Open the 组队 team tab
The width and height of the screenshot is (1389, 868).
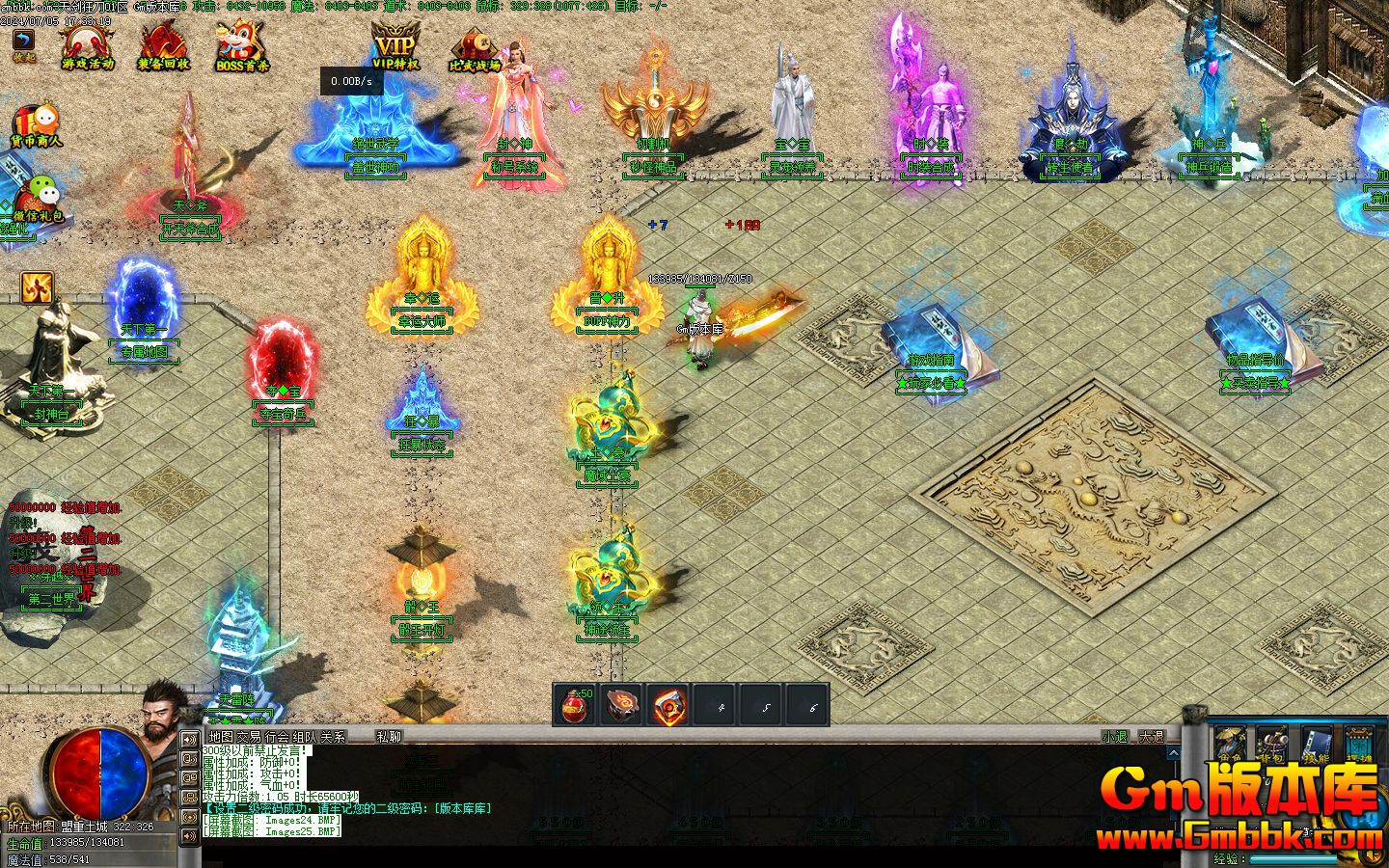[305, 737]
